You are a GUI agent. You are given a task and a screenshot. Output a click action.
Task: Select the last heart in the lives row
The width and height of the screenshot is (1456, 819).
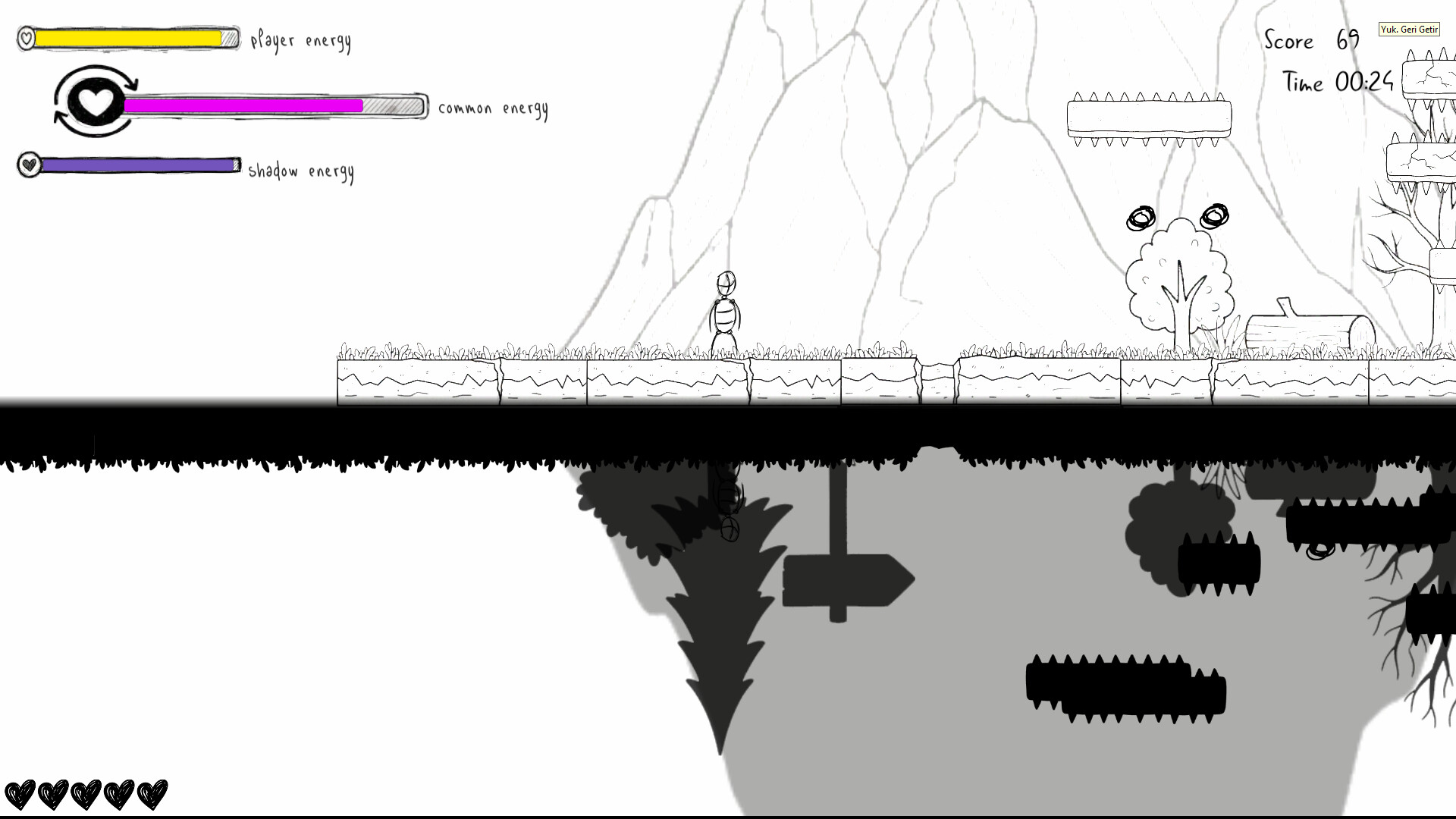click(152, 793)
